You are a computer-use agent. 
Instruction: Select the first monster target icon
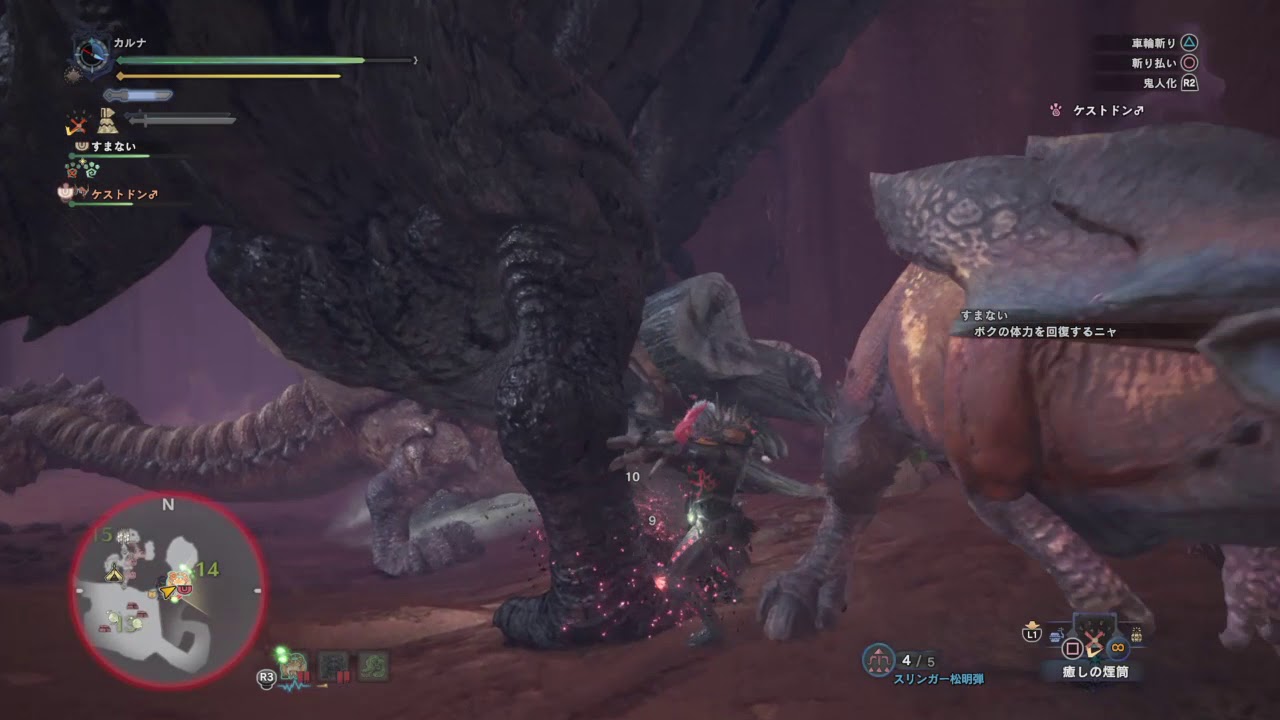coord(295,666)
